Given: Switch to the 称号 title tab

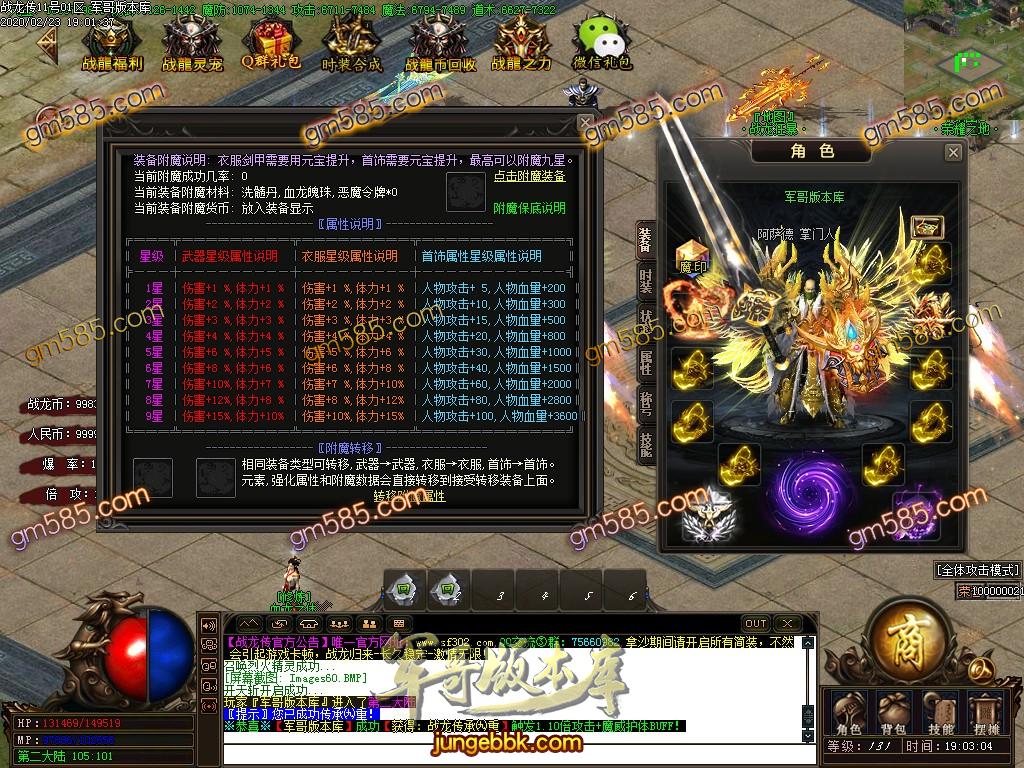Looking at the screenshot, I should [646, 403].
